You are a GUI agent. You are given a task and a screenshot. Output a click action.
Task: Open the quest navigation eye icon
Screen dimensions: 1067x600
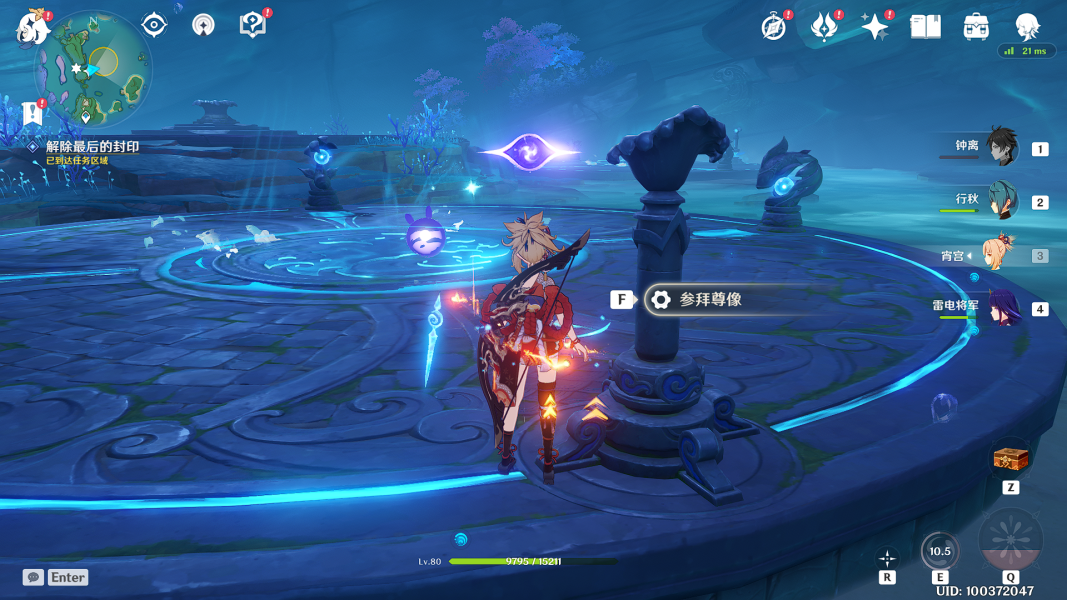pos(154,25)
